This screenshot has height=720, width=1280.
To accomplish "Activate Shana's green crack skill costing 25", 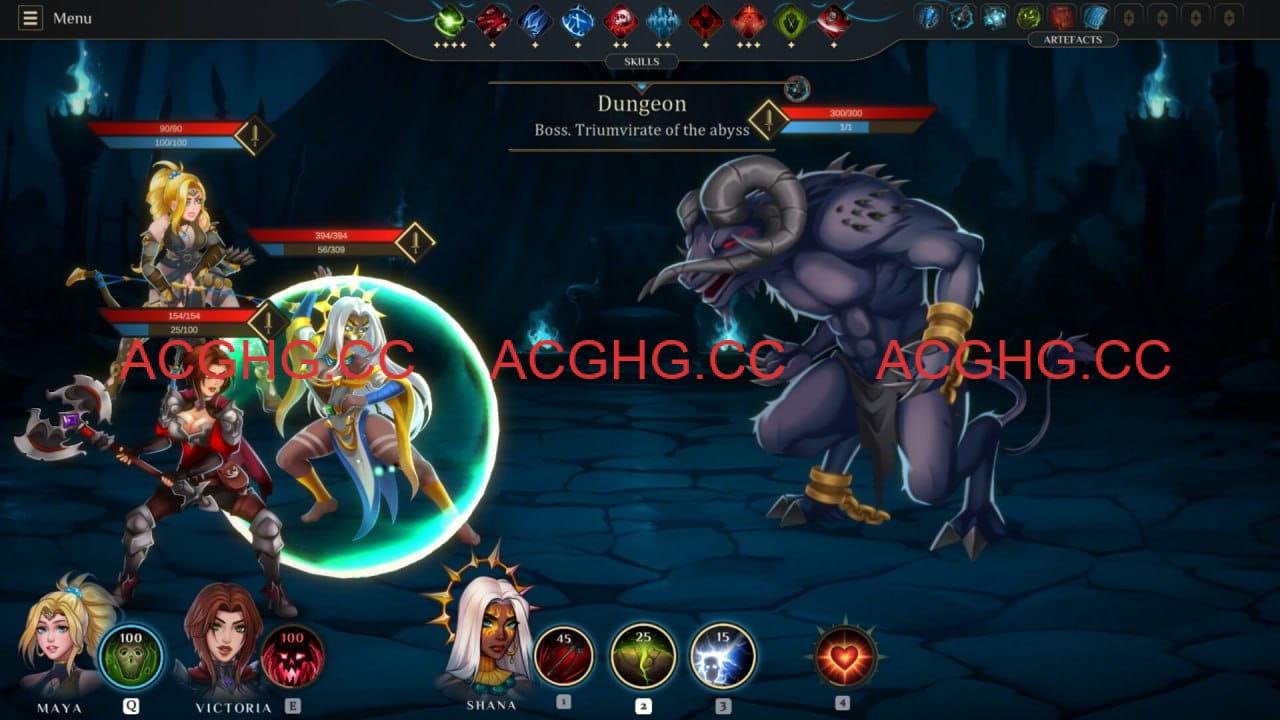I will pyautogui.click(x=643, y=656).
